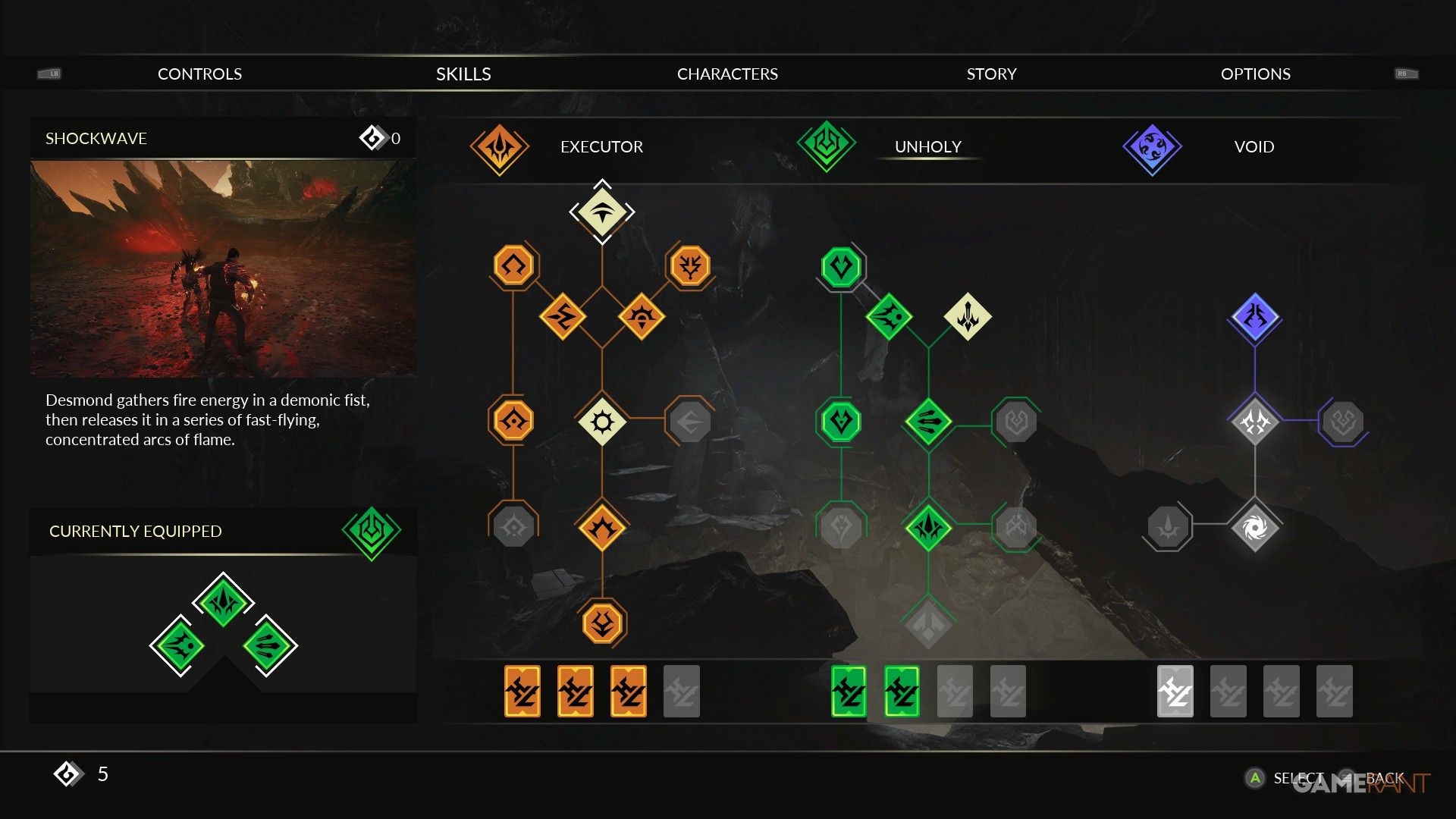The image size is (1456, 819).
Task: Select the highlighted Shockwave skill node
Action: pyautogui.click(x=602, y=212)
